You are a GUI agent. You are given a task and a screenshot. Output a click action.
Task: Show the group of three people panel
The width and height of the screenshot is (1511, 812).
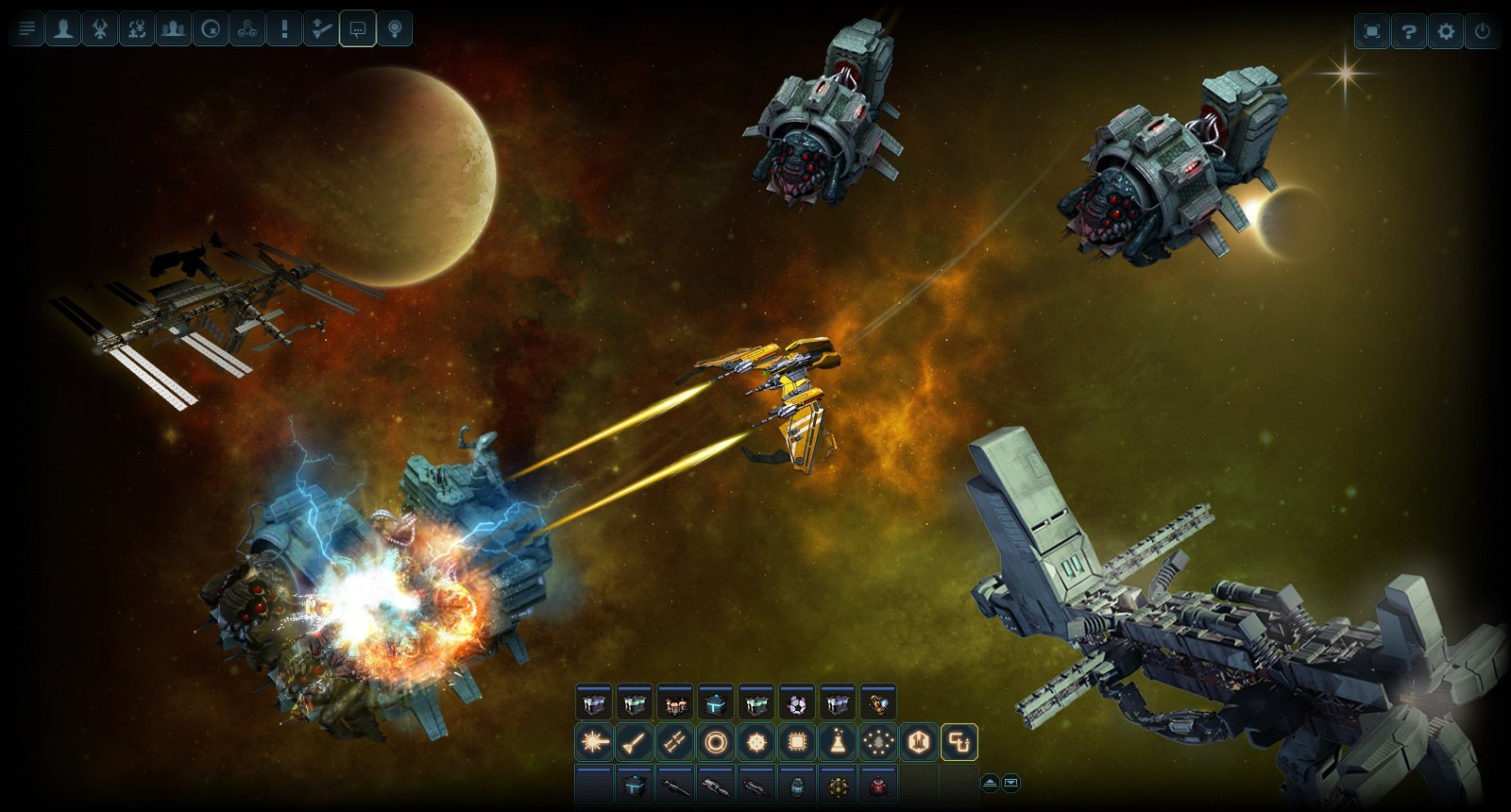(173, 29)
